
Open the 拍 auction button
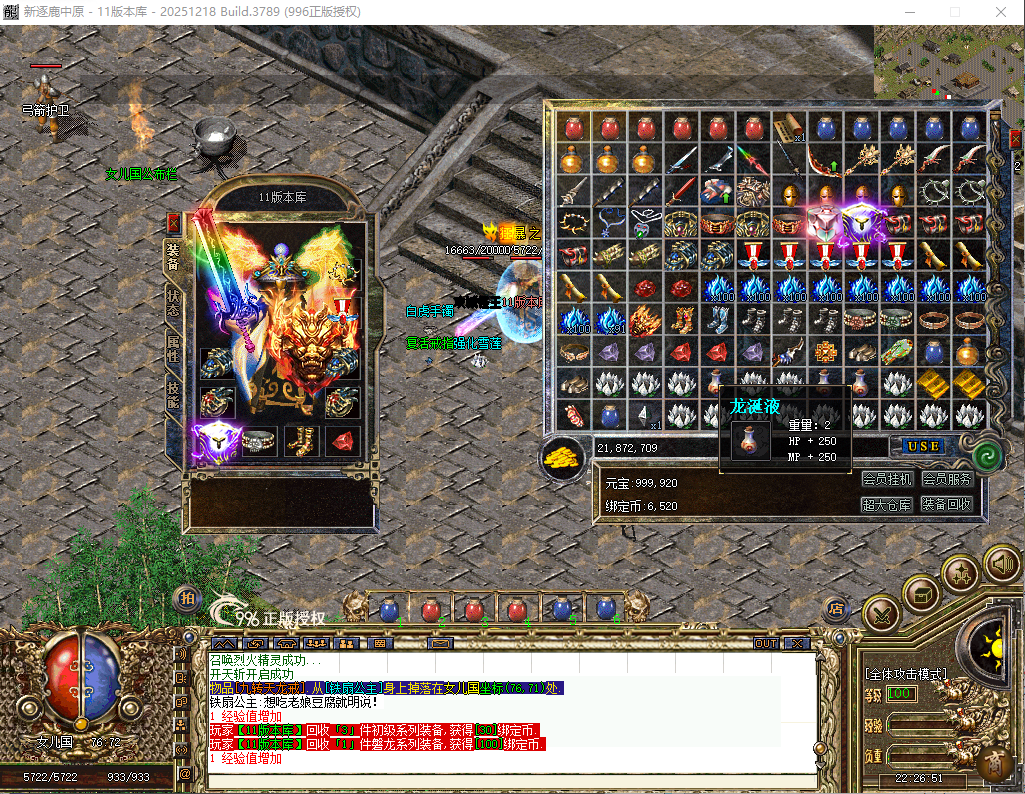point(186,597)
